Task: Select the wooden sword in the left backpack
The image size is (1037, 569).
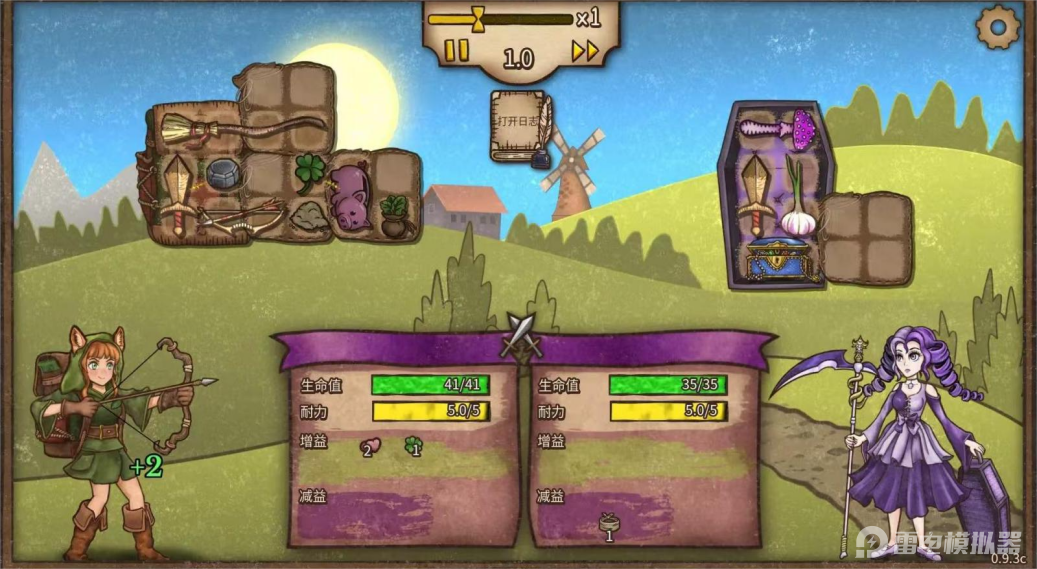Action: (178, 194)
